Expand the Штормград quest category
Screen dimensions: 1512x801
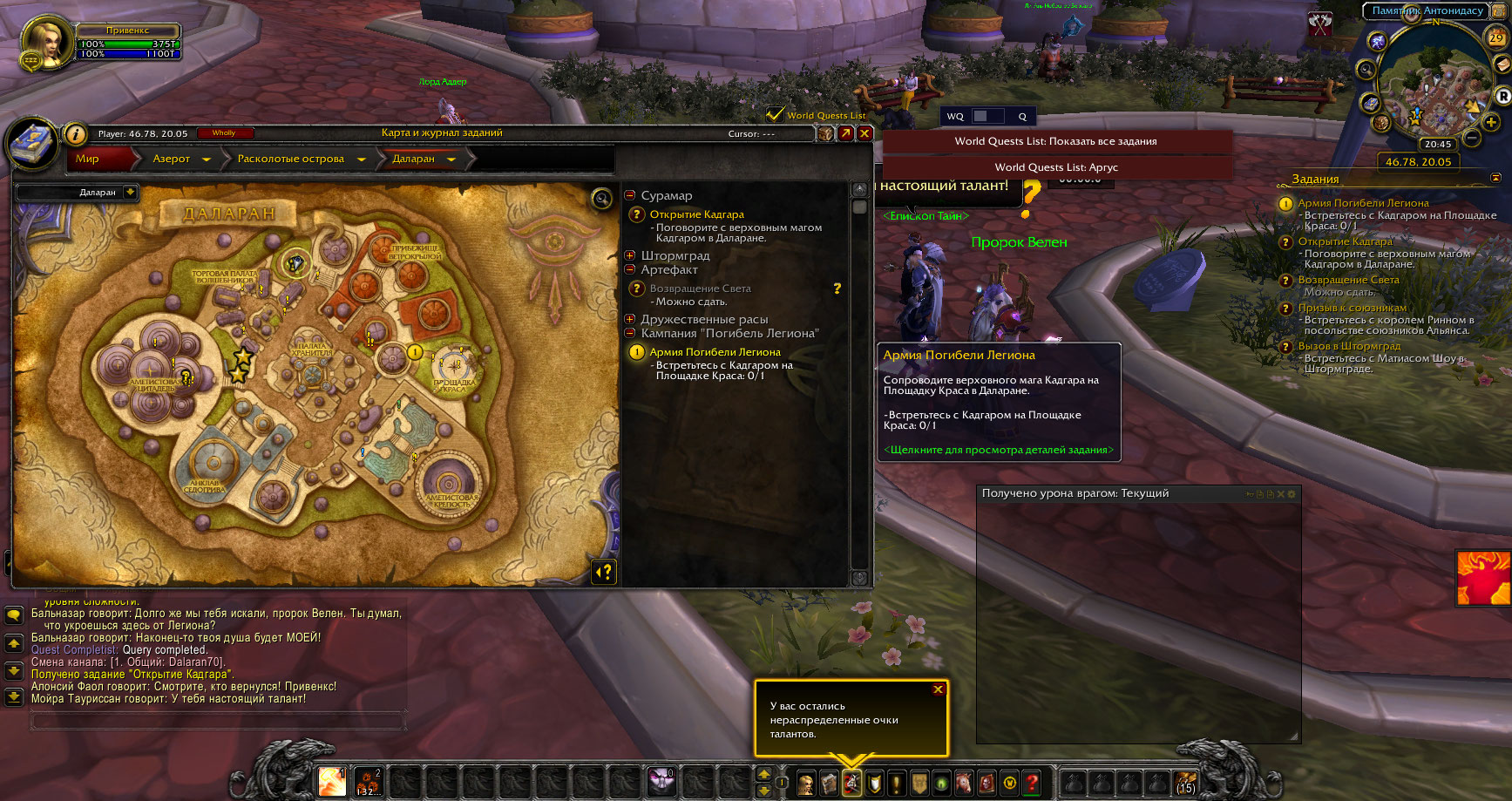click(x=630, y=255)
